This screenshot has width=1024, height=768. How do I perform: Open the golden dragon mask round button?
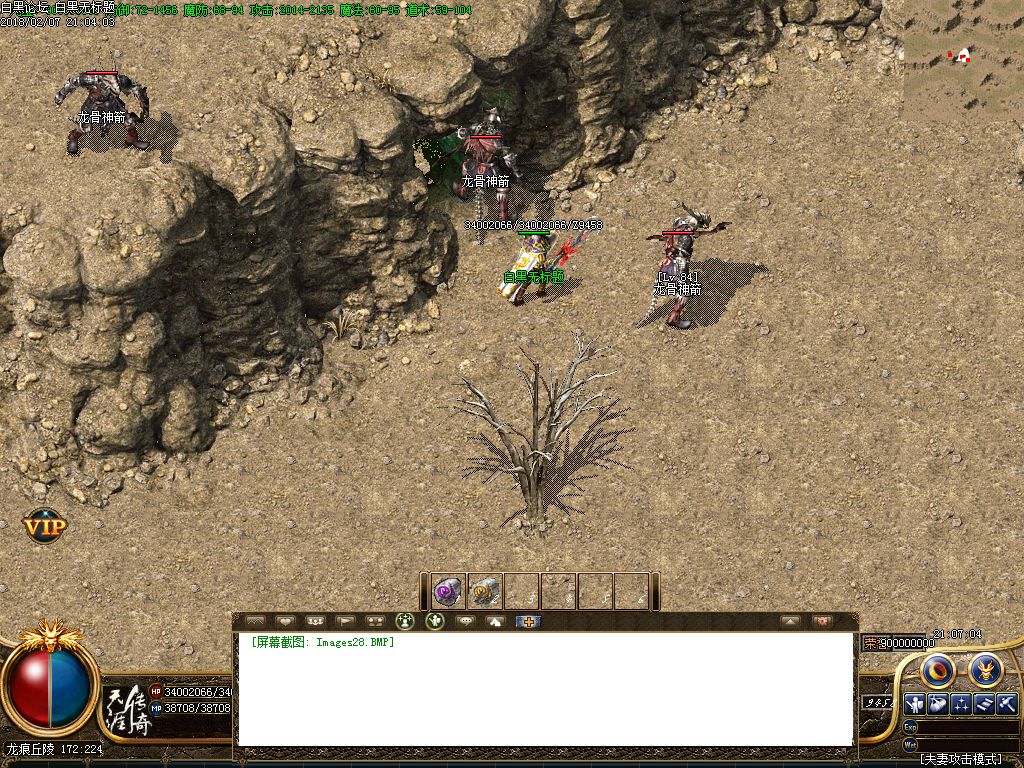click(986, 670)
